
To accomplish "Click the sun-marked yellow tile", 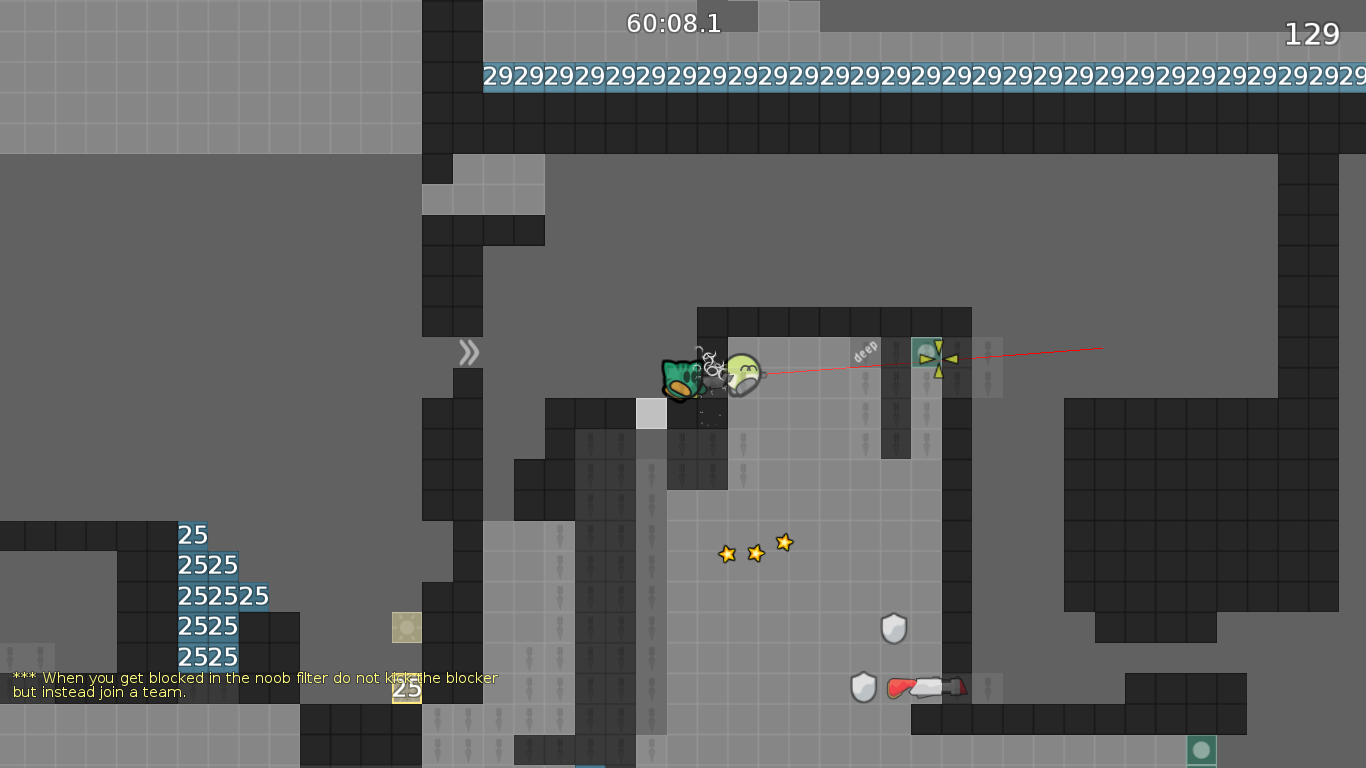I will click(x=405, y=628).
